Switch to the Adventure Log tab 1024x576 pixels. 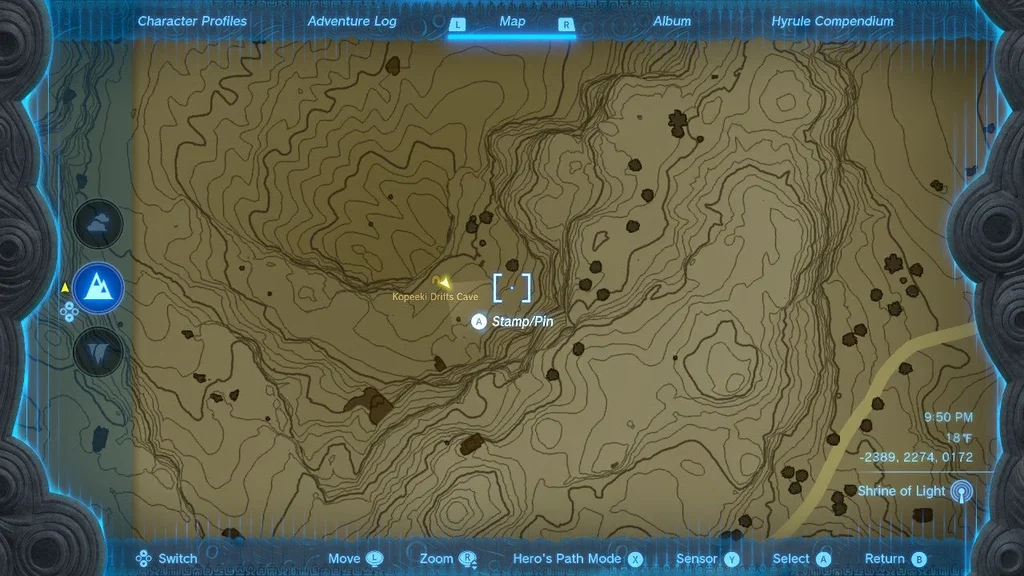point(352,21)
